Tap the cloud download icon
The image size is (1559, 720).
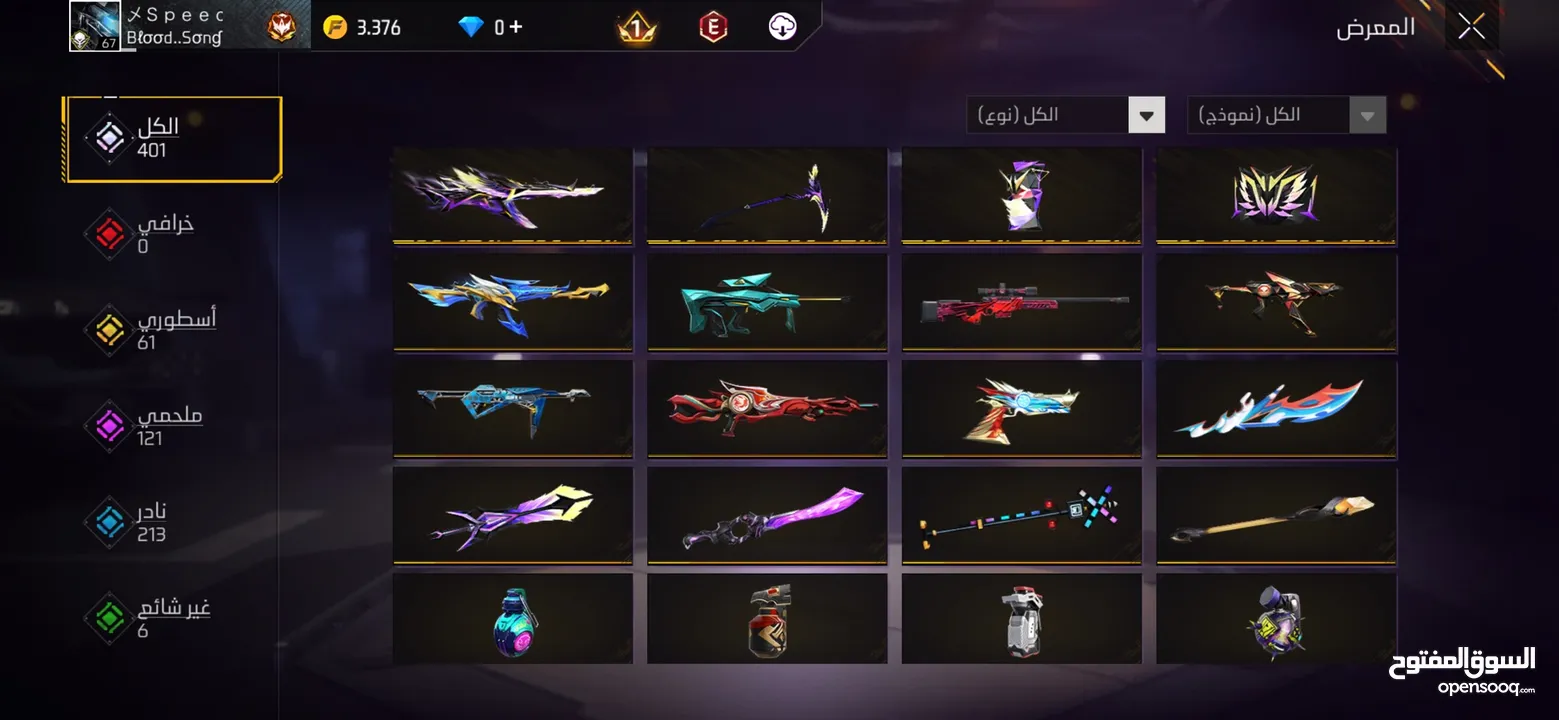click(782, 27)
